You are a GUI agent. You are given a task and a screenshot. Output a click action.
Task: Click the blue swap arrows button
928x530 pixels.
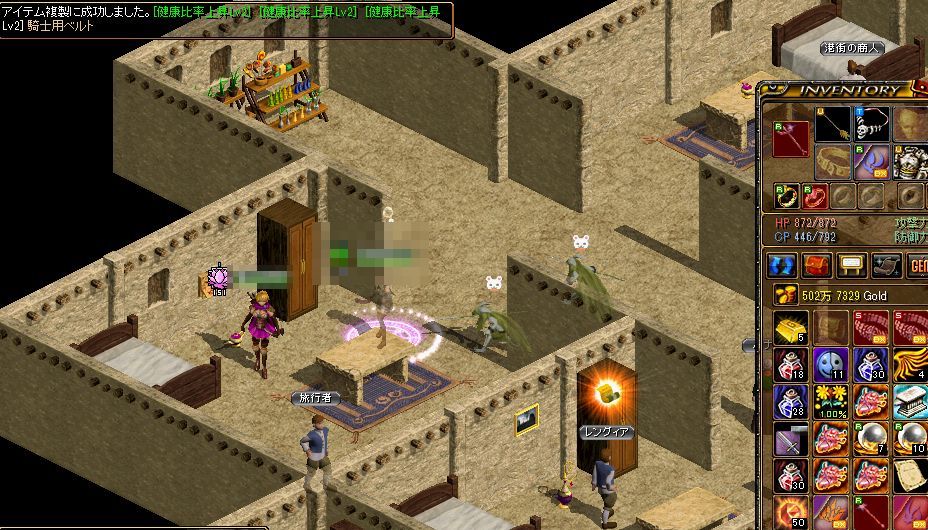[783, 265]
